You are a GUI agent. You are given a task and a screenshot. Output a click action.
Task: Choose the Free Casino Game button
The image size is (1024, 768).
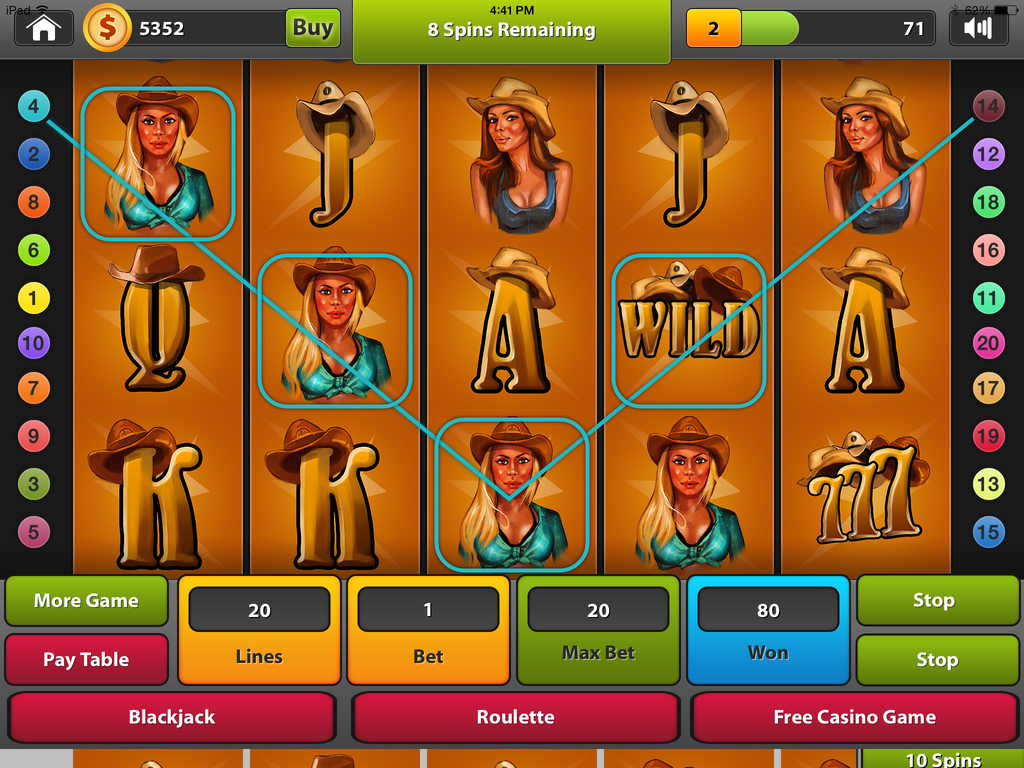pyautogui.click(x=854, y=717)
